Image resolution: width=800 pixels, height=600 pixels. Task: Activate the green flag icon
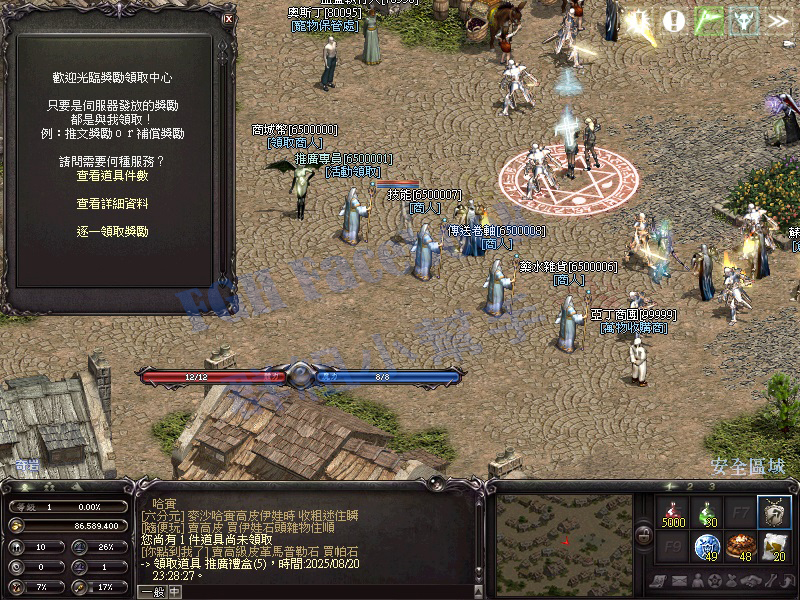pos(709,20)
